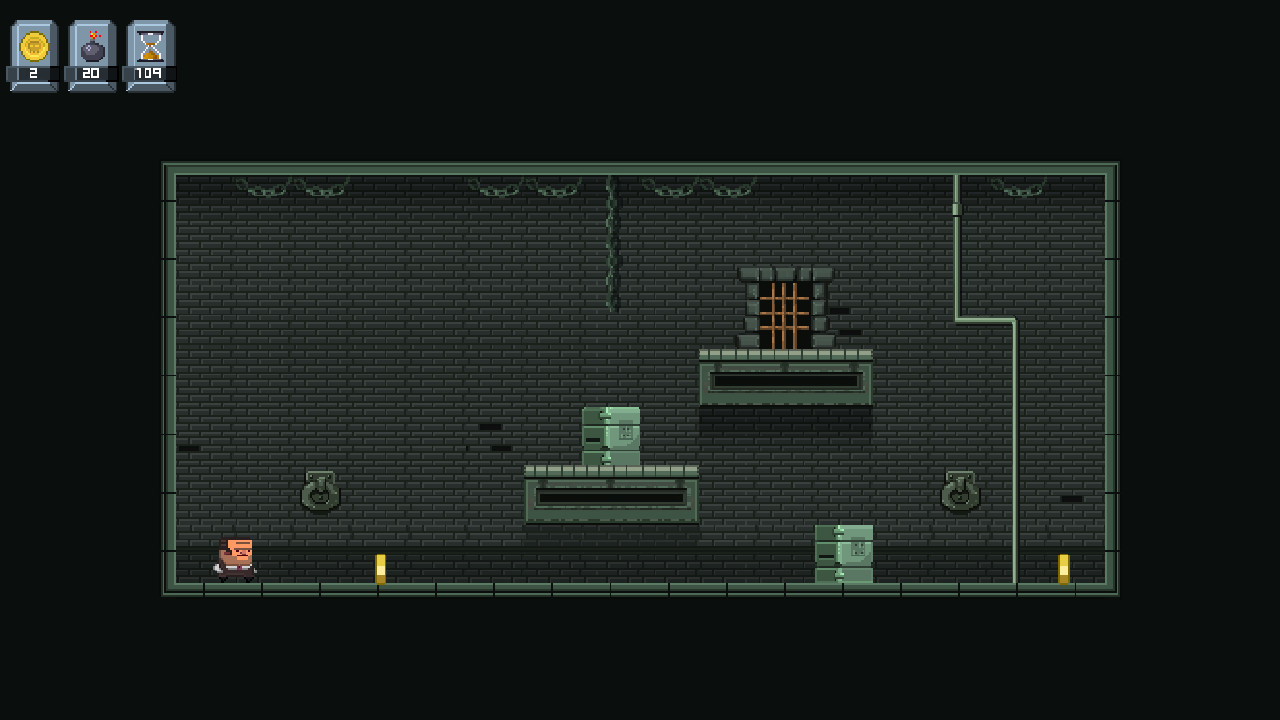Select the crate near the bottom-right floor
1280x720 pixels.
[845, 553]
